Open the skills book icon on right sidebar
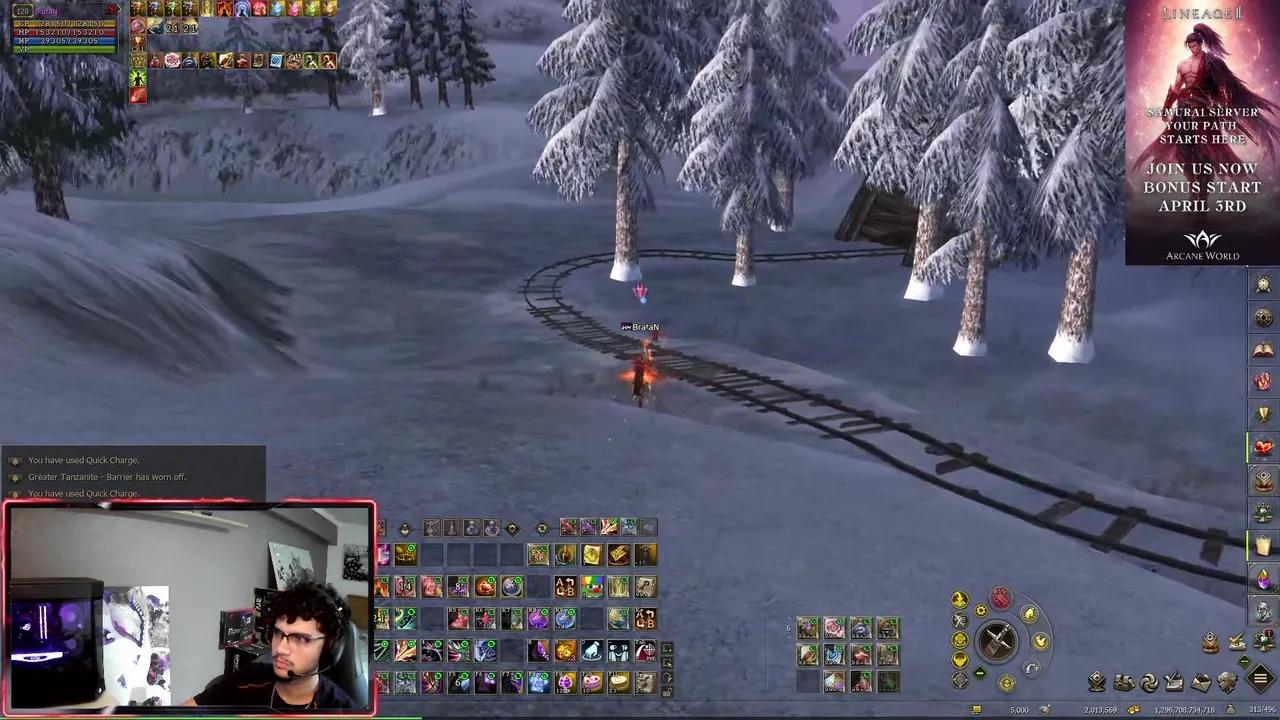Image resolution: width=1280 pixels, height=720 pixels. 1263,350
